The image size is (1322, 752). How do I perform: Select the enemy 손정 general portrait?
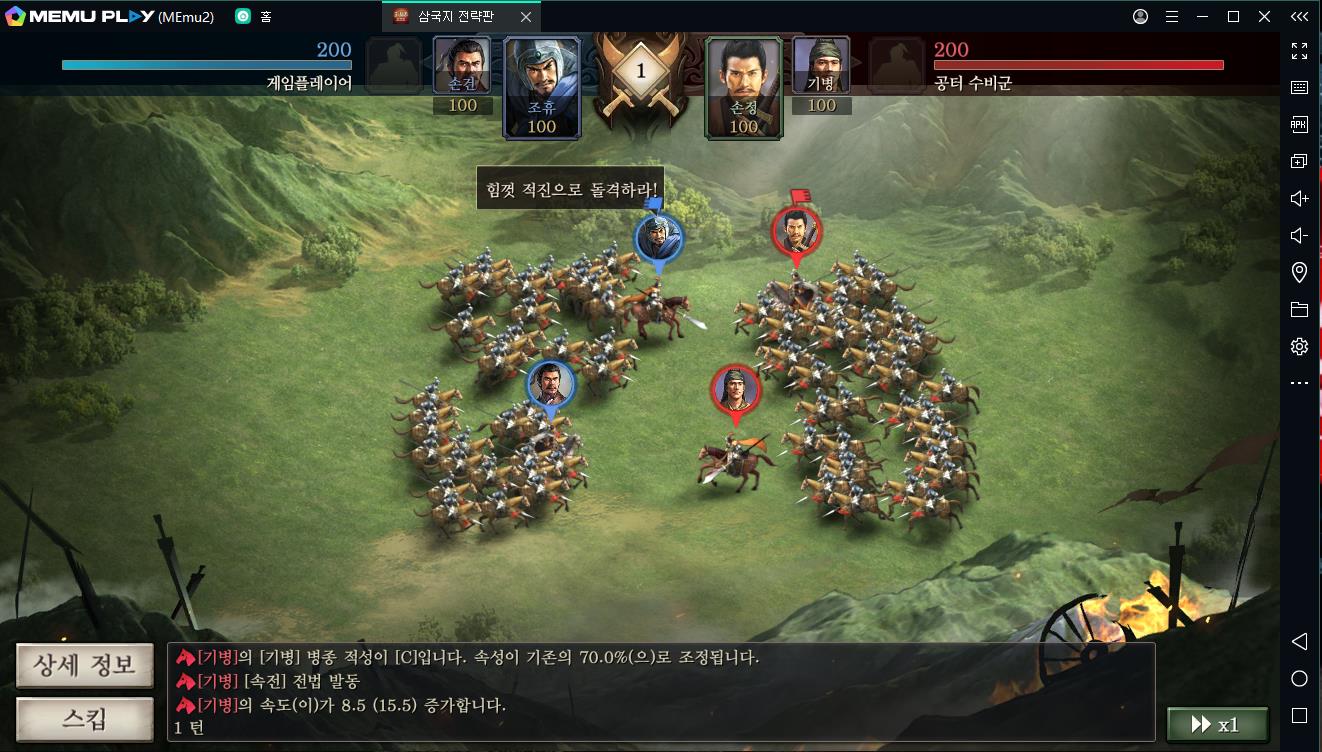(x=743, y=87)
